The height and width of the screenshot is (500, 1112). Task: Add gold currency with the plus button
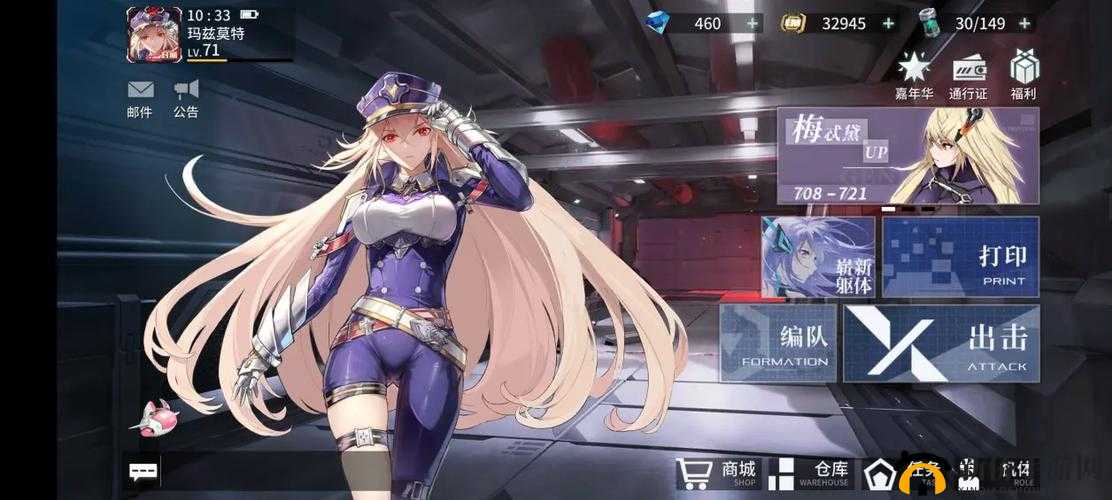click(x=888, y=23)
